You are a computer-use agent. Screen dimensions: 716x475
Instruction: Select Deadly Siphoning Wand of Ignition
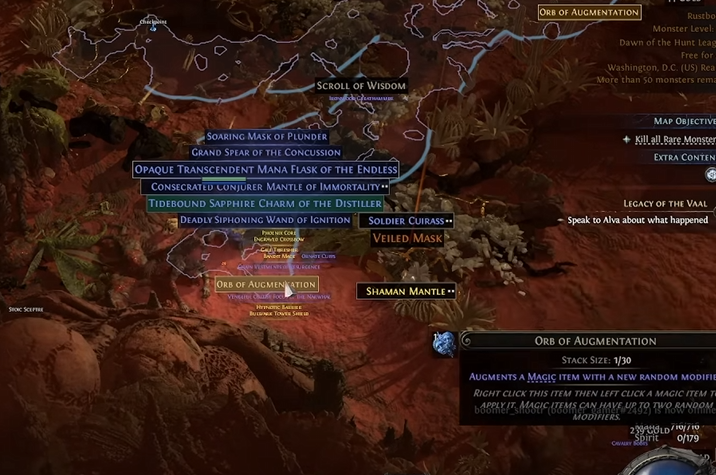[x=265, y=220]
